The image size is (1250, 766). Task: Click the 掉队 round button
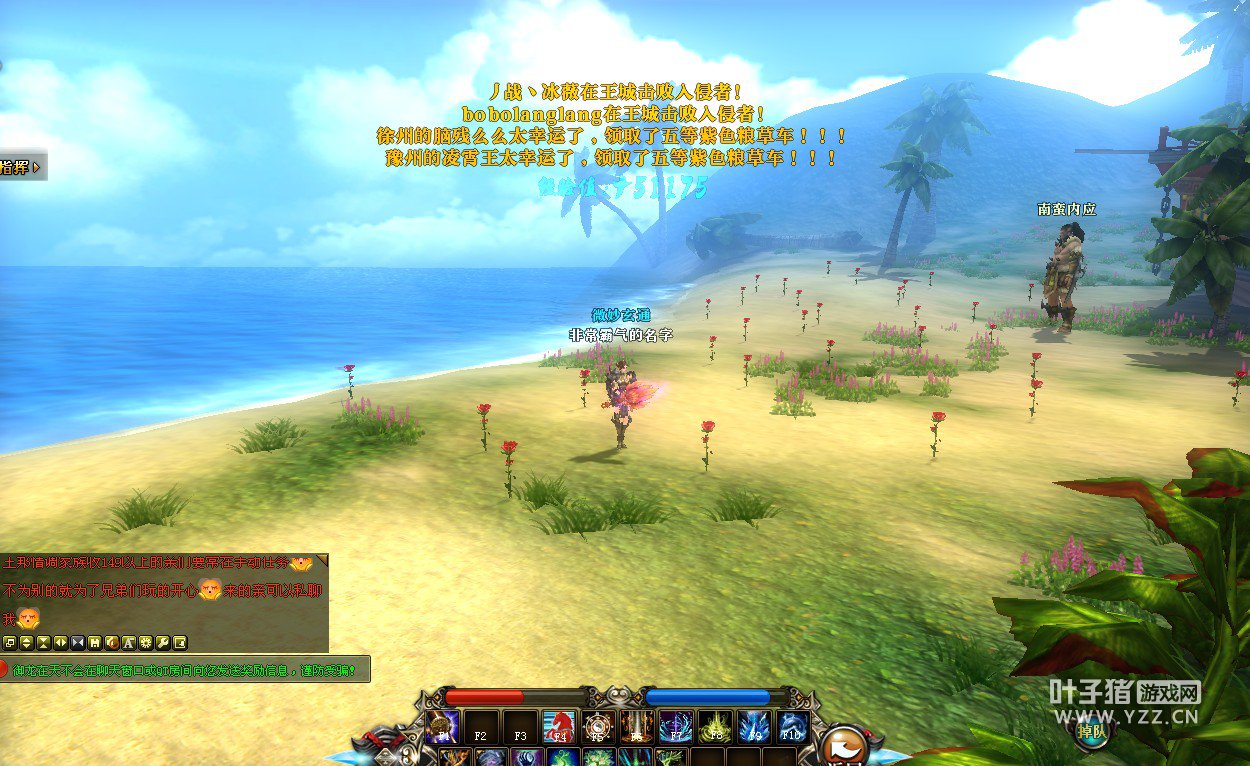(x=1092, y=731)
